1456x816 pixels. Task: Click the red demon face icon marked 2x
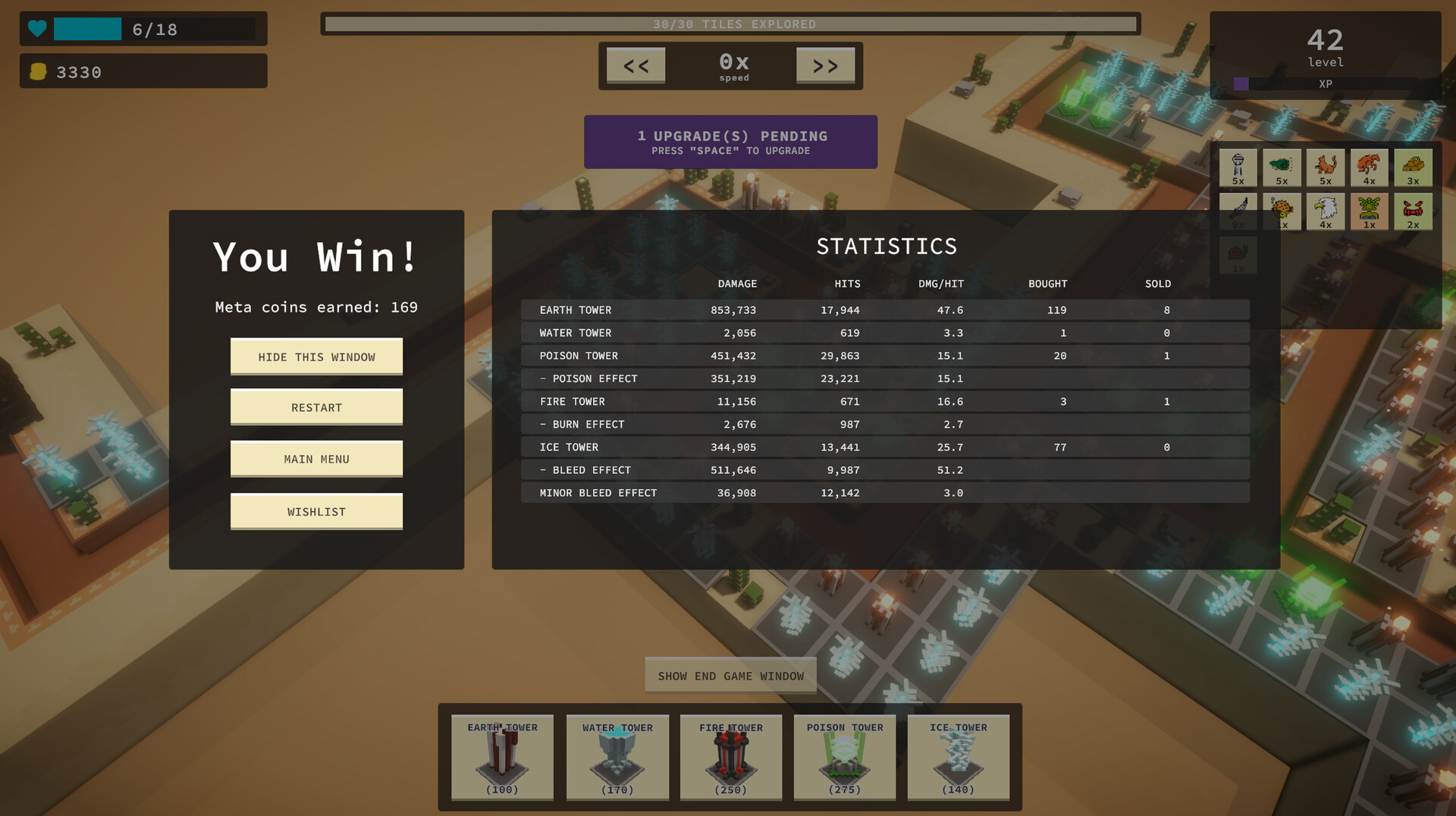click(1413, 211)
